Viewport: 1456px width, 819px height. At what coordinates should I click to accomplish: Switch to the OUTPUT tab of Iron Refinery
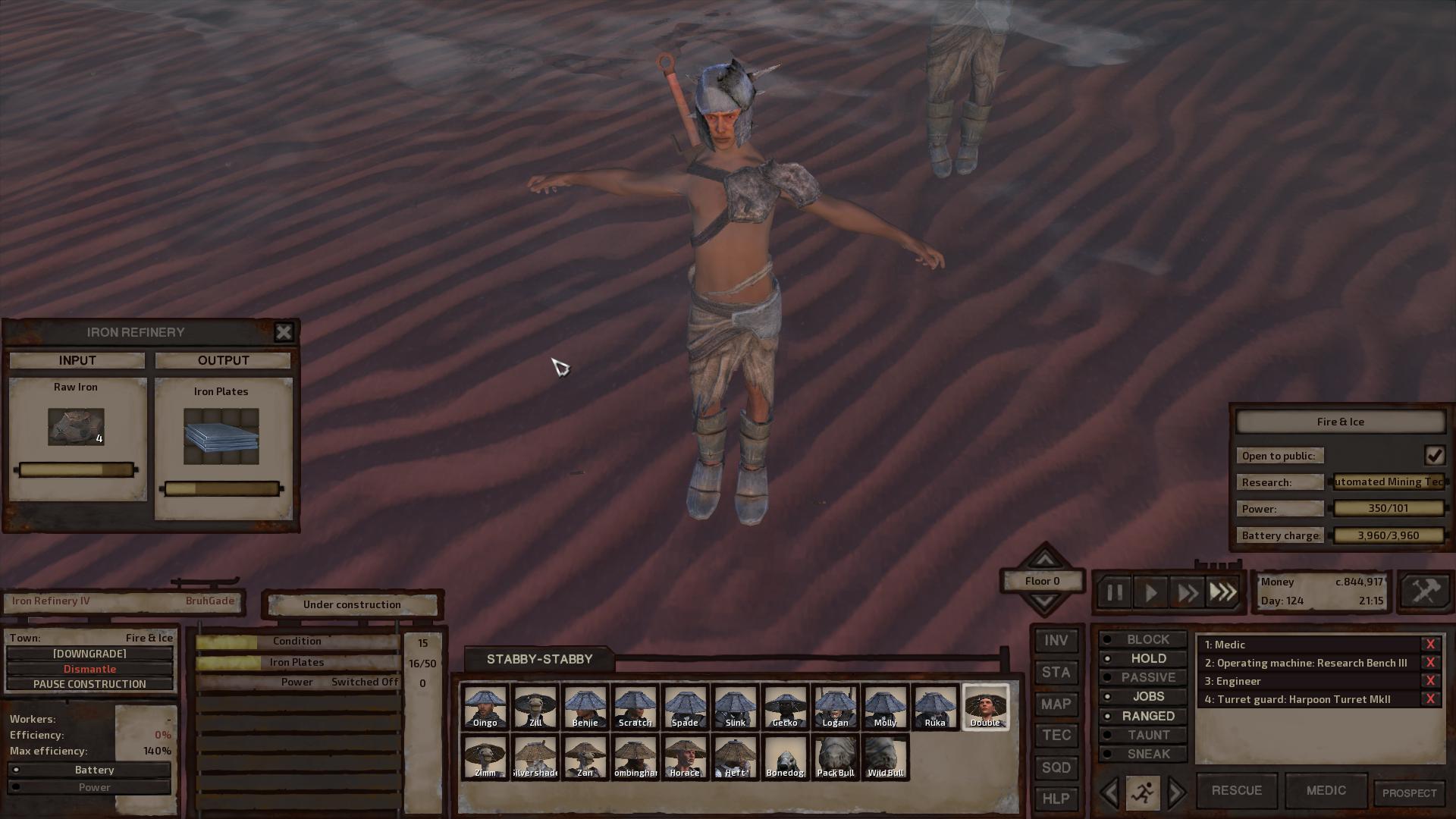click(224, 360)
